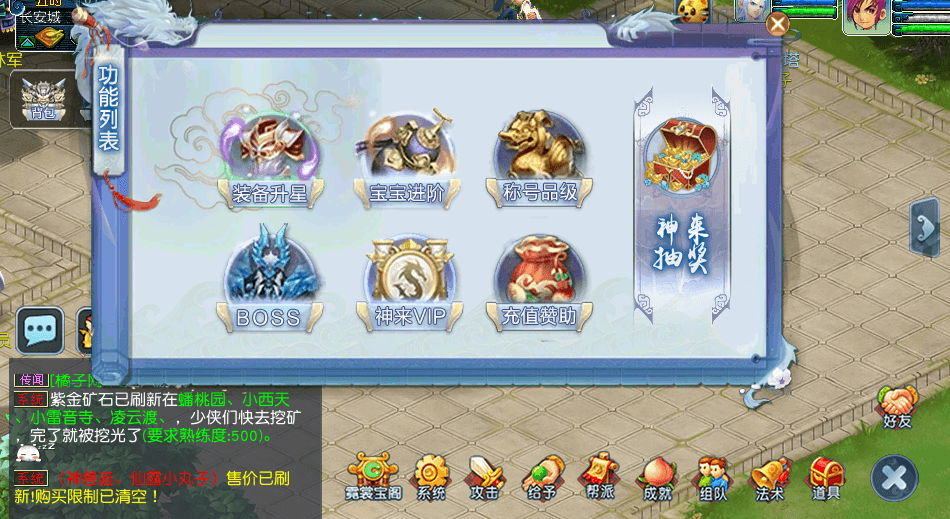Open the 霓裳宝阁 shop
Screen dimensions: 950x519
(x=373, y=477)
